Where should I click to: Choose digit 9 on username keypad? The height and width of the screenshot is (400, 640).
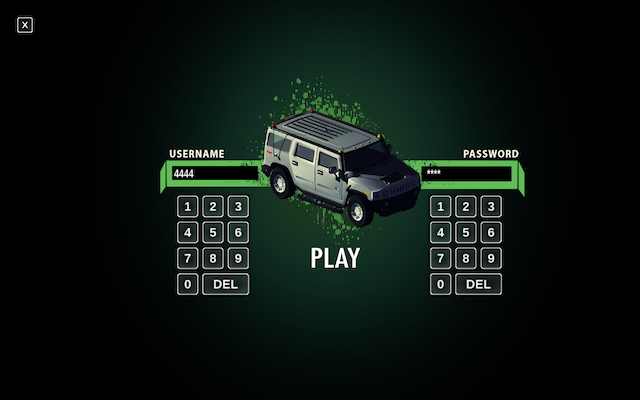tap(238, 259)
